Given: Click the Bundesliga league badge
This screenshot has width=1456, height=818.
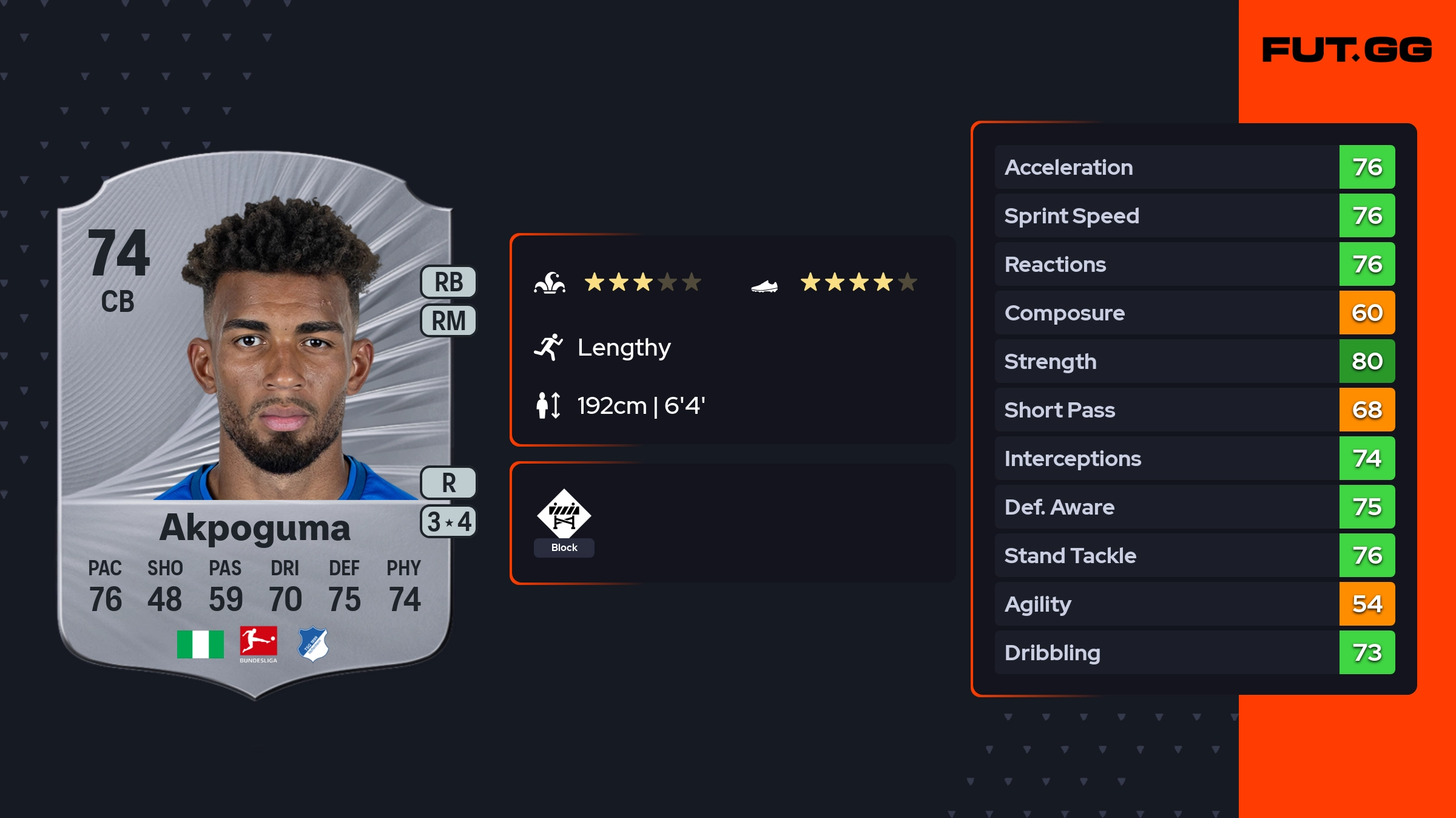Looking at the screenshot, I should pyautogui.click(x=258, y=644).
